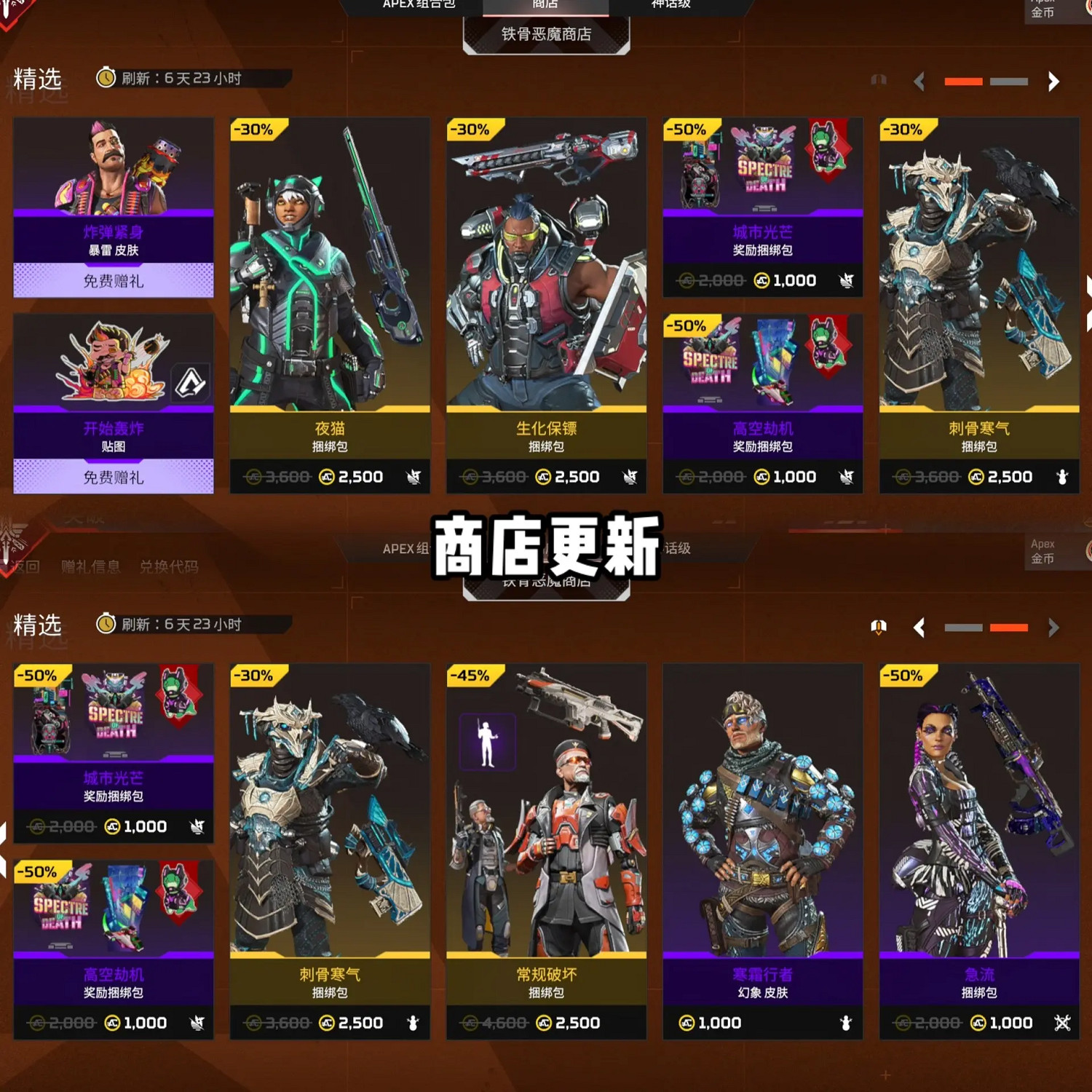The height and width of the screenshot is (1092, 1092).
Task: Click the snowman icon on 刺骨寒气 price row
Action: coord(1063,477)
